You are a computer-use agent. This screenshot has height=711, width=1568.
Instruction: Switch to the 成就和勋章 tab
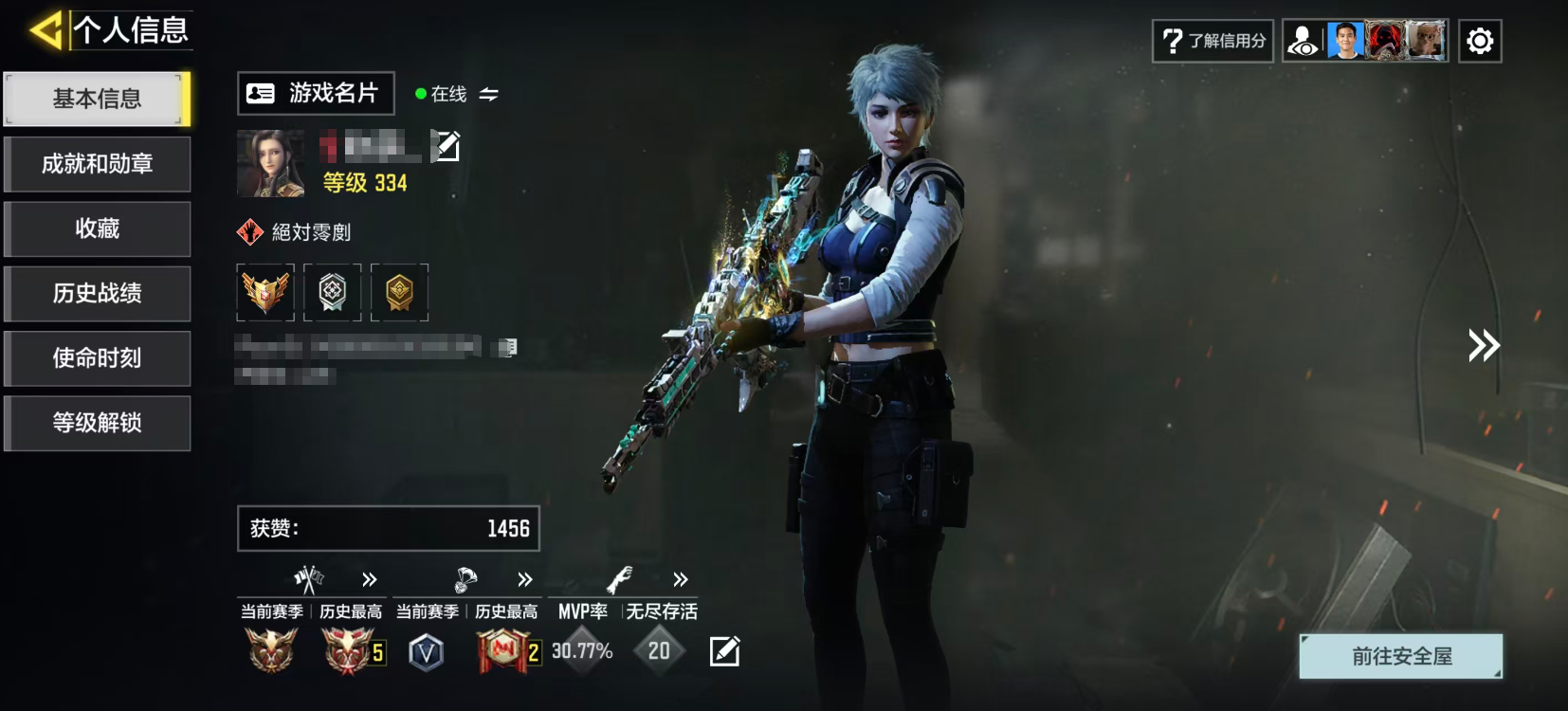(97, 164)
